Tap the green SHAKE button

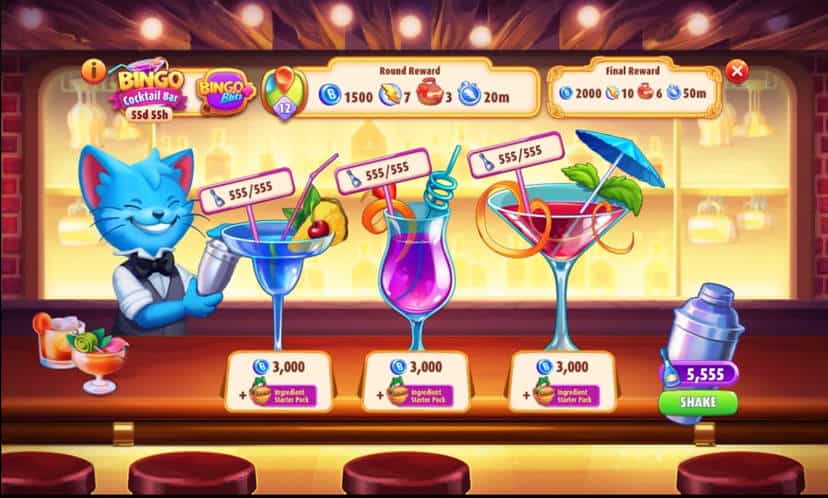[697, 402]
